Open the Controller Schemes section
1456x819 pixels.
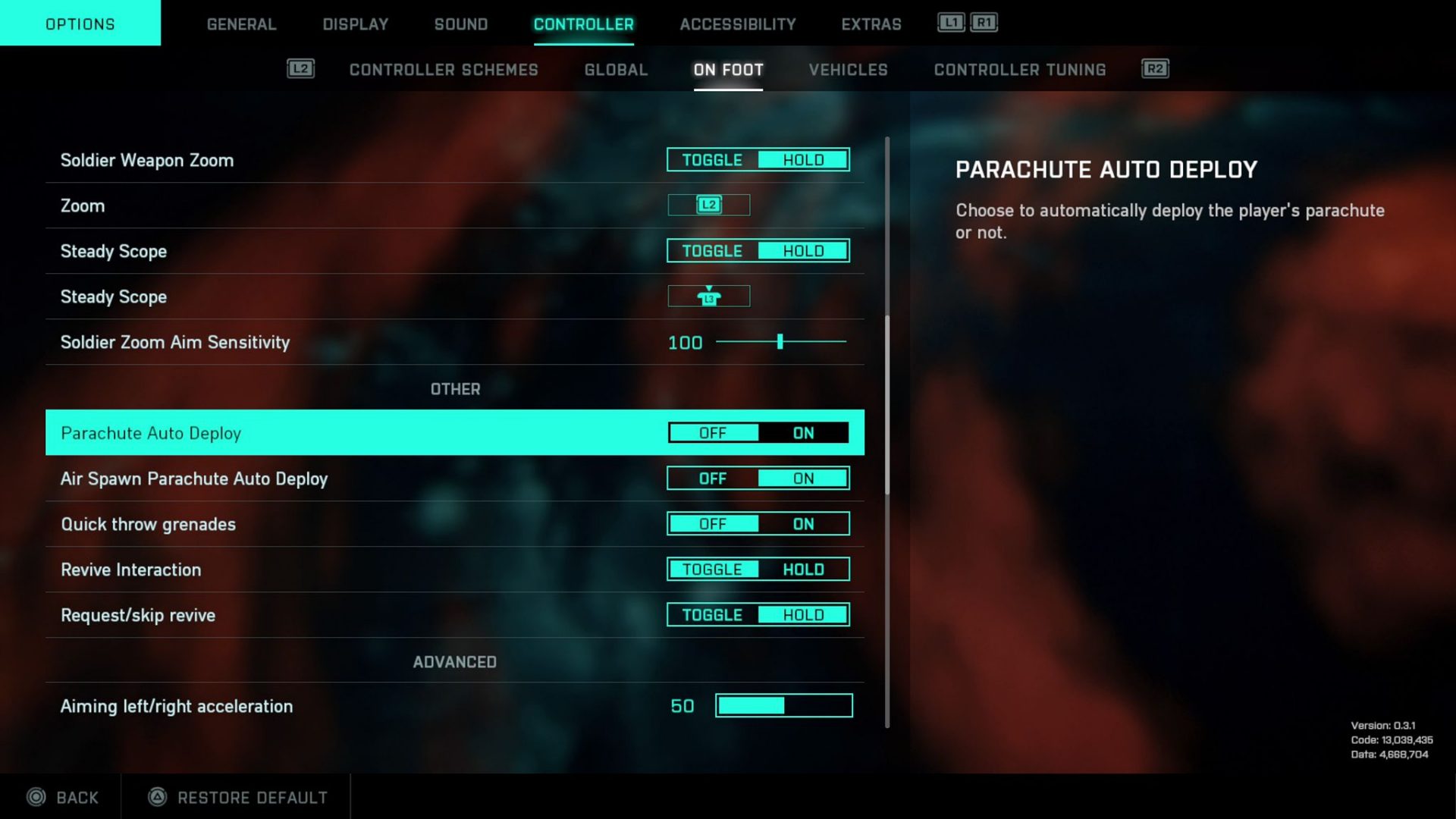pos(444,70)
